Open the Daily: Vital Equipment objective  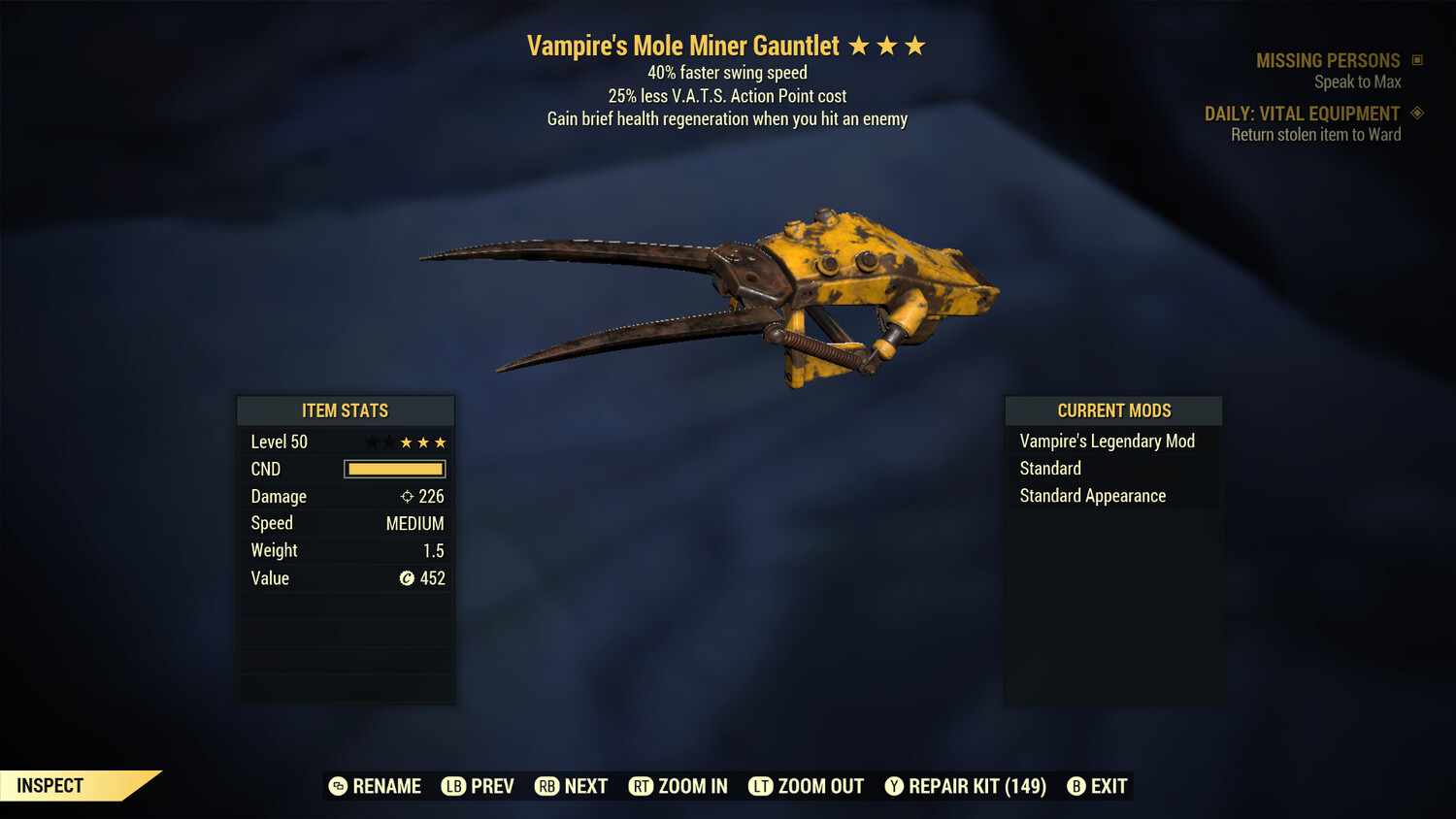tap(1302, 115)
